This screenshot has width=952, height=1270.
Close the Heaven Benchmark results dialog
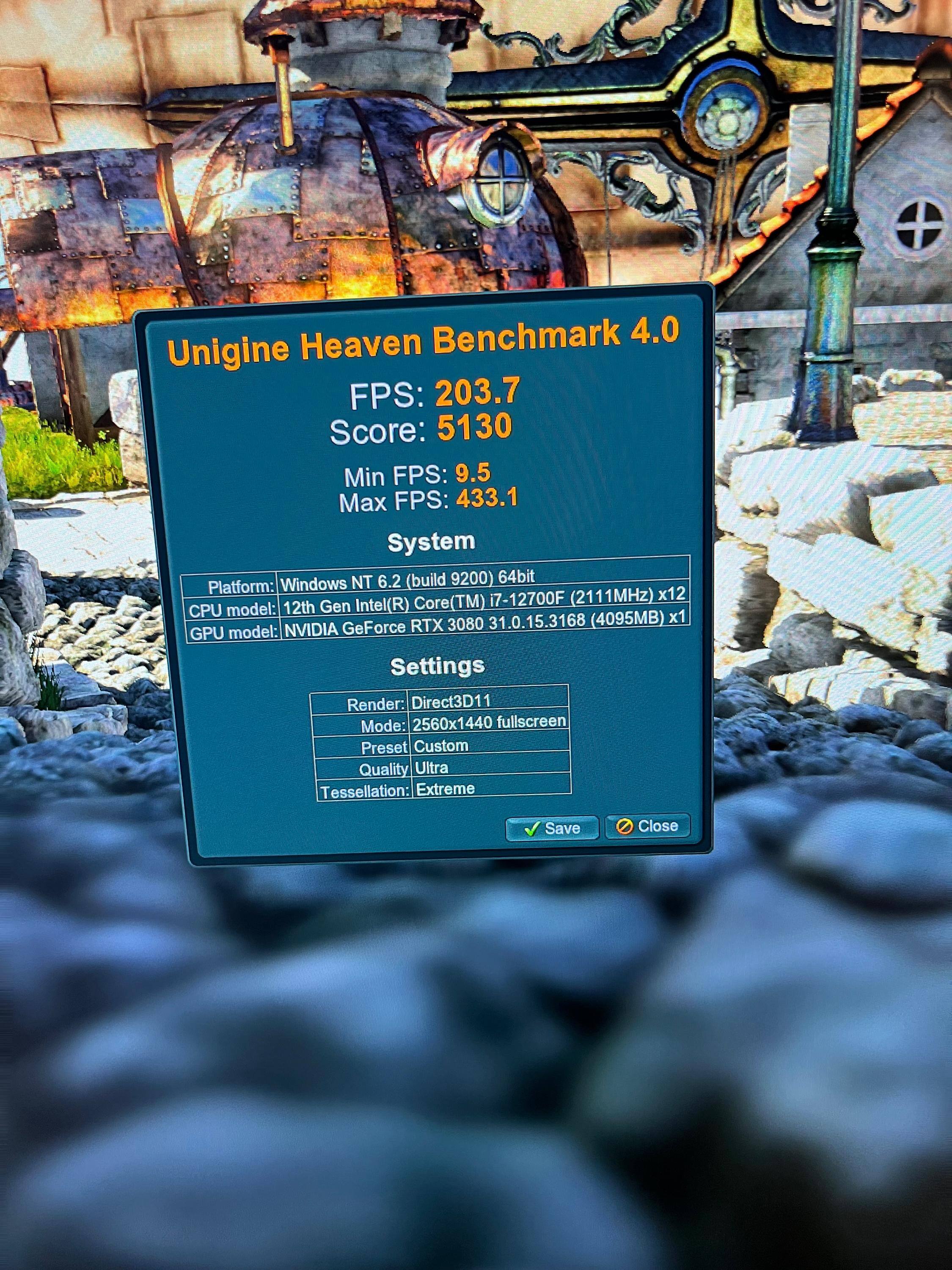coord(647,826)
